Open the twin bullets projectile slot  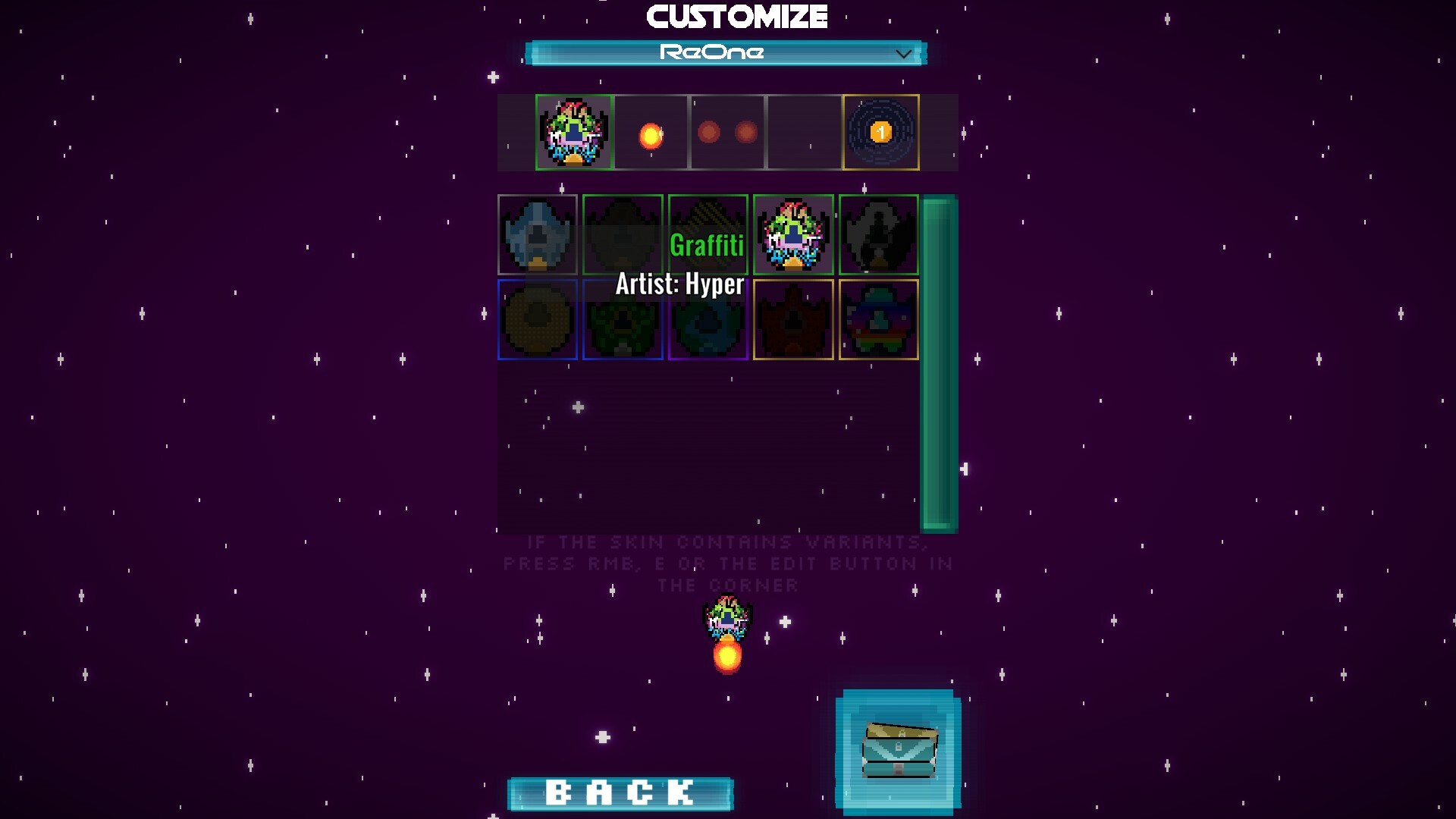tap(728, 133)
